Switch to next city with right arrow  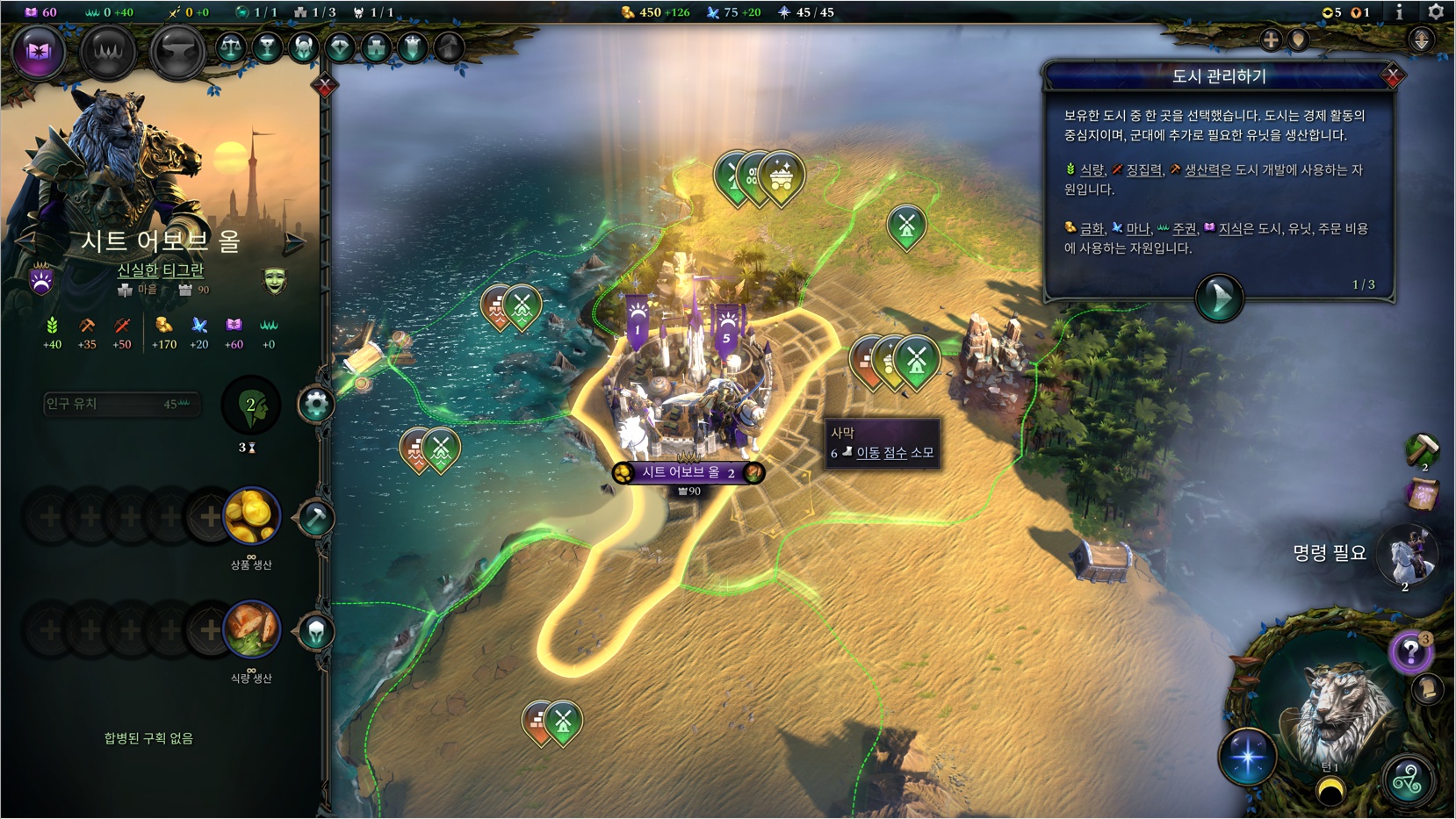(295, 241)
